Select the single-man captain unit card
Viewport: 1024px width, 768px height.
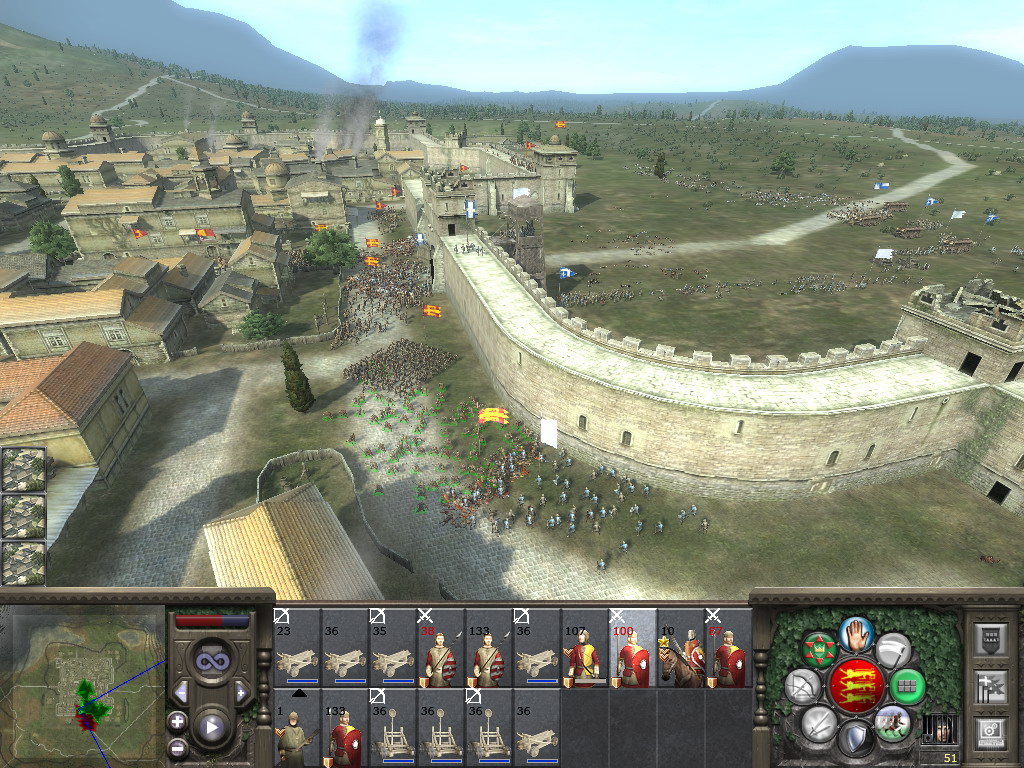[297, 728]
